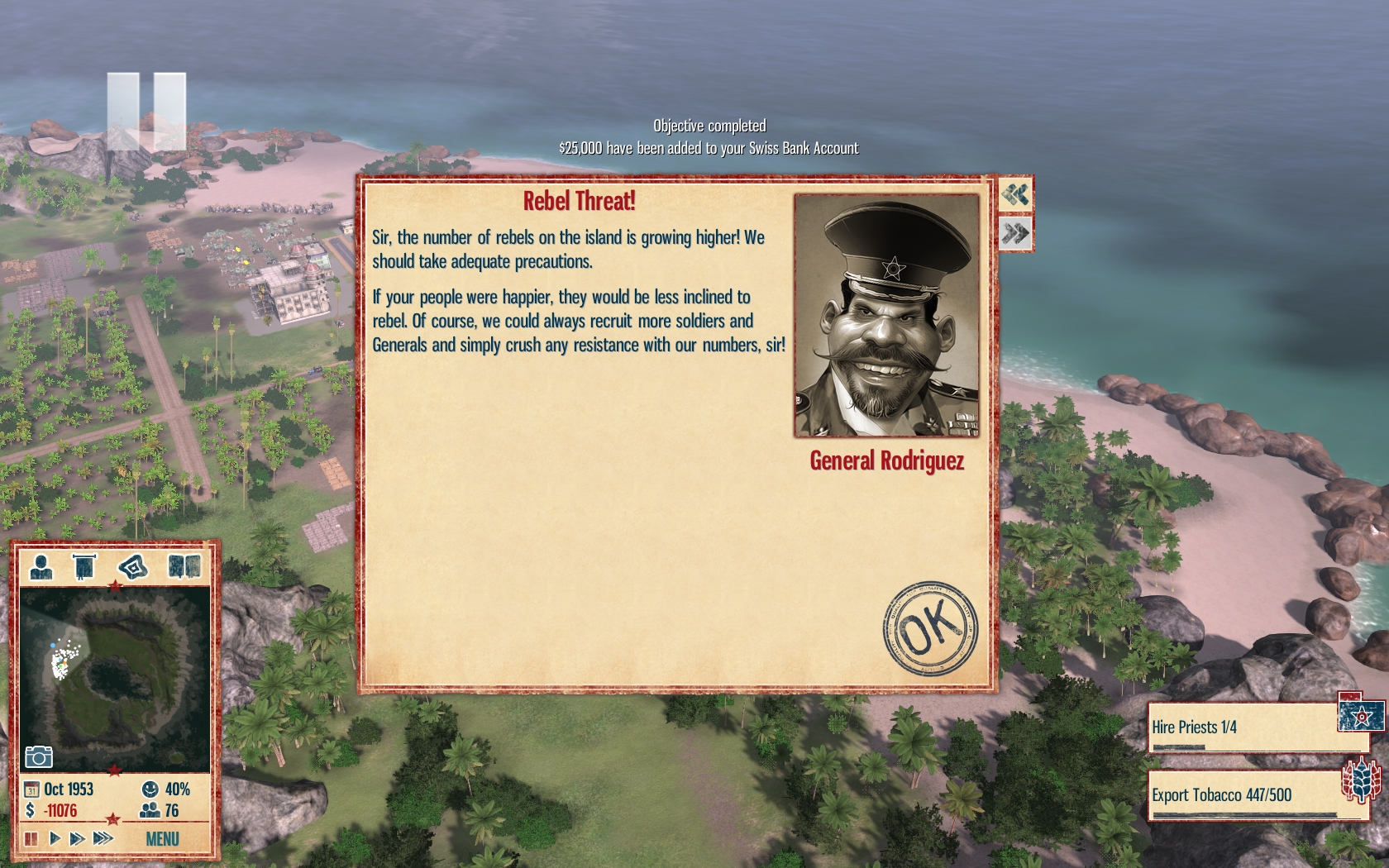Go to next message with double right arrows
Viewport: 1389px width, 868px height.
[1015, 234]
